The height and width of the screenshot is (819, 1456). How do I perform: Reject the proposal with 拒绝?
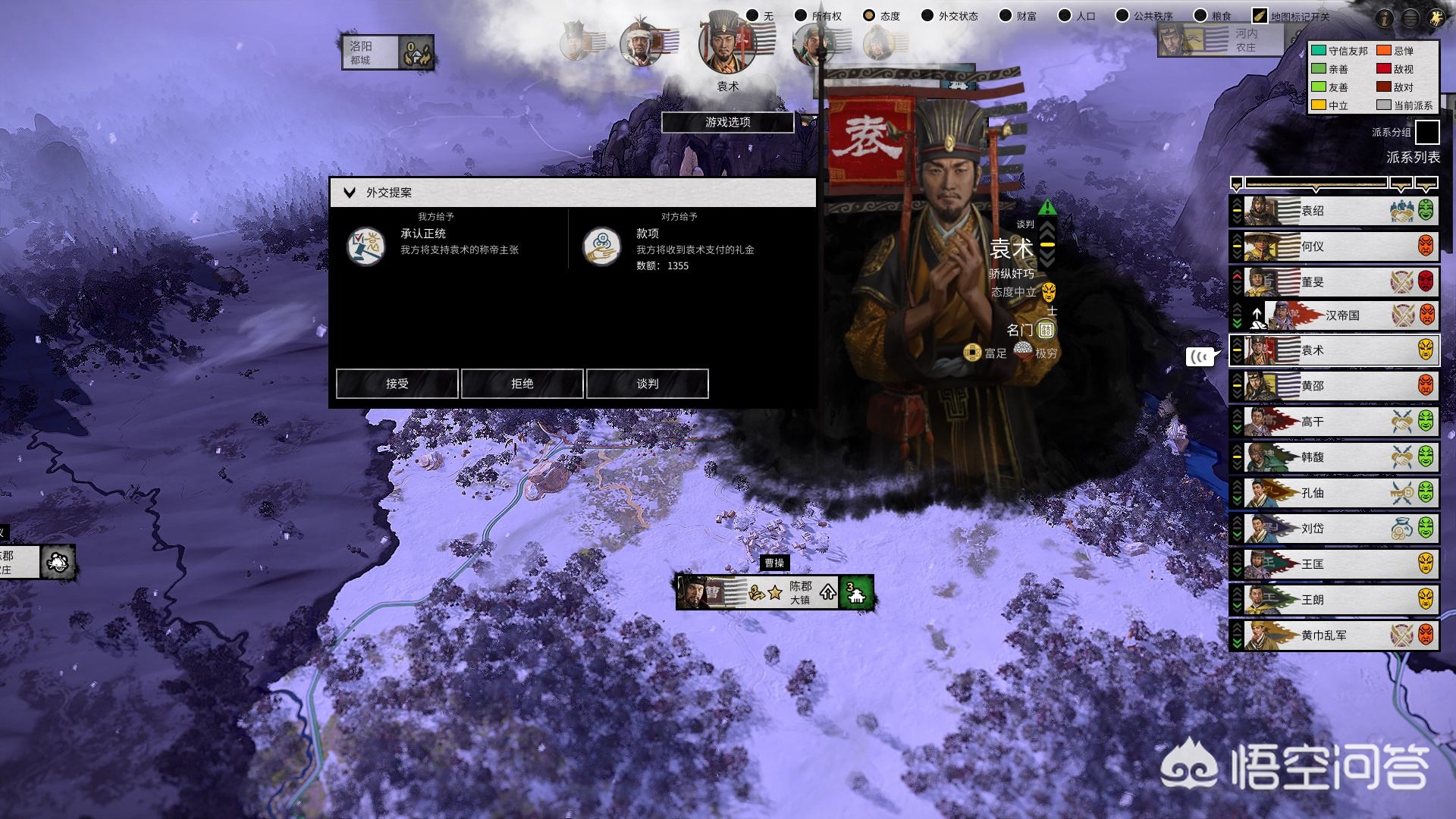pos(522,384)
